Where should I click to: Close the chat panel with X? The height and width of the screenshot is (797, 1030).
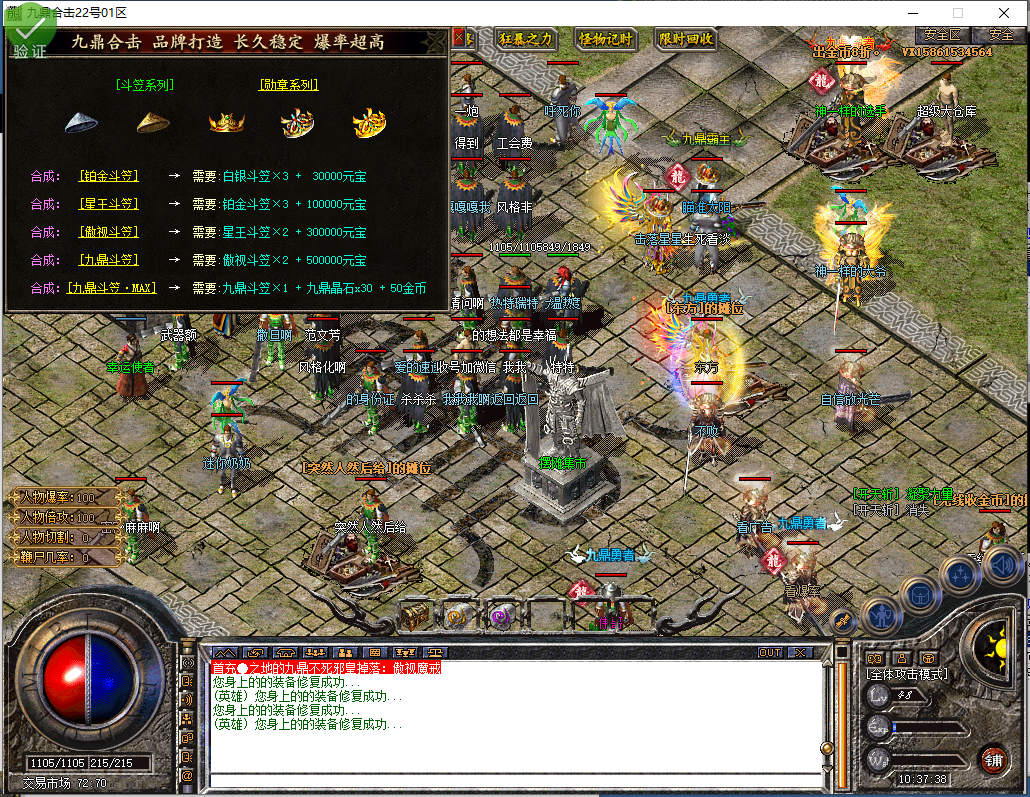pos(799,652)
